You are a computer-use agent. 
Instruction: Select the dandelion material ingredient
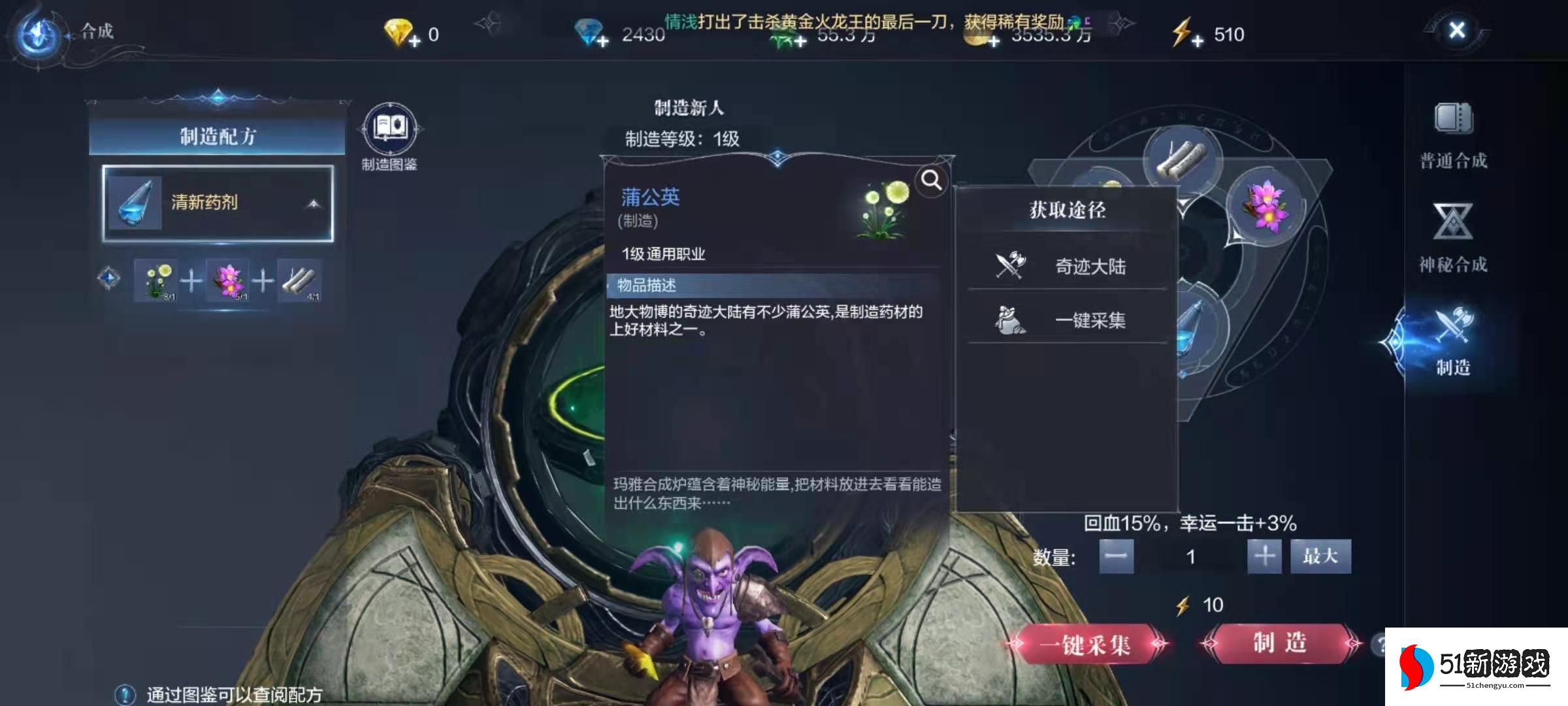click(155, 281)
